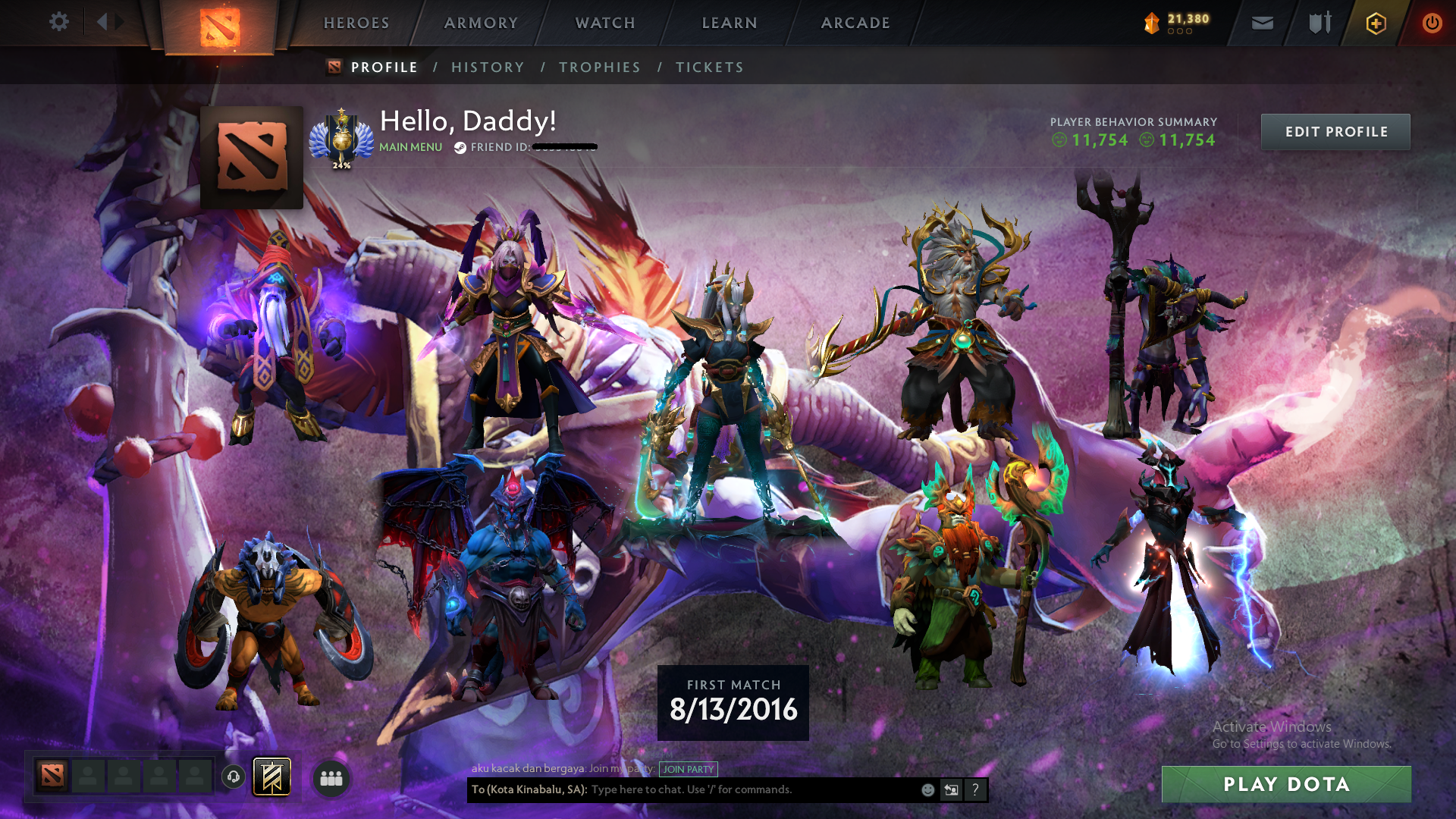Screen dimensions: 1456x819
Task: Click the 24% rank progress indicator
Action: (x=343, y=164)
